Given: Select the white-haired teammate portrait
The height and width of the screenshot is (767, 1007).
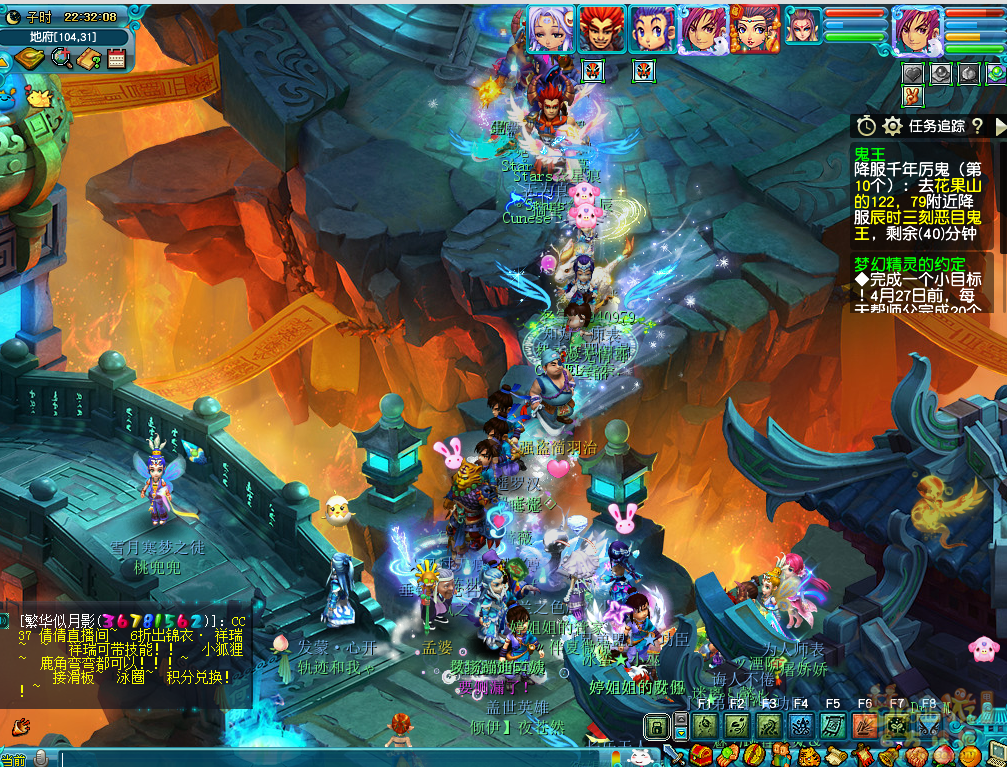Looking at the screenshot, I should (x=551, y=29).
